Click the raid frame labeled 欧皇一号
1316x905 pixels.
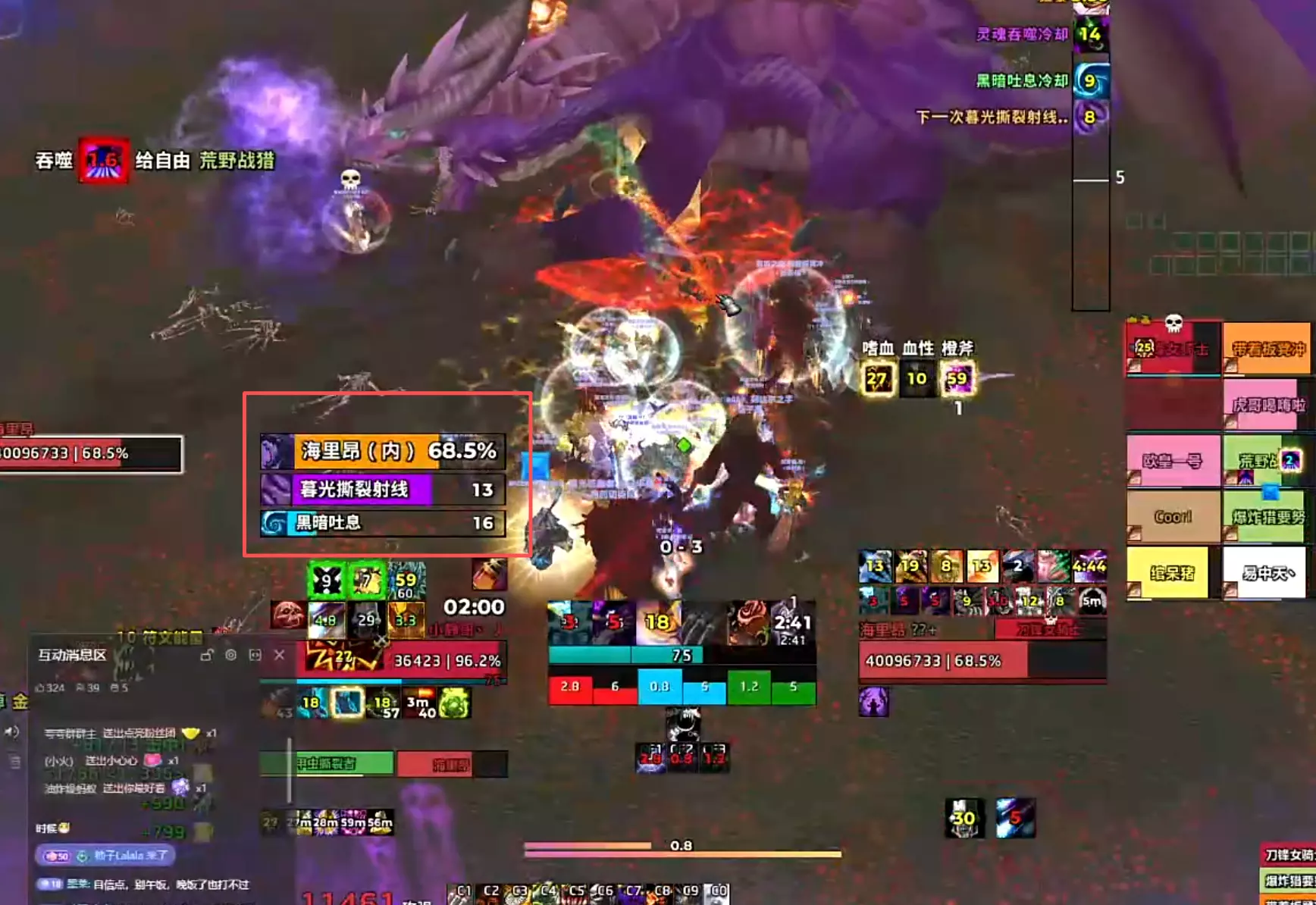[1171, 461]
